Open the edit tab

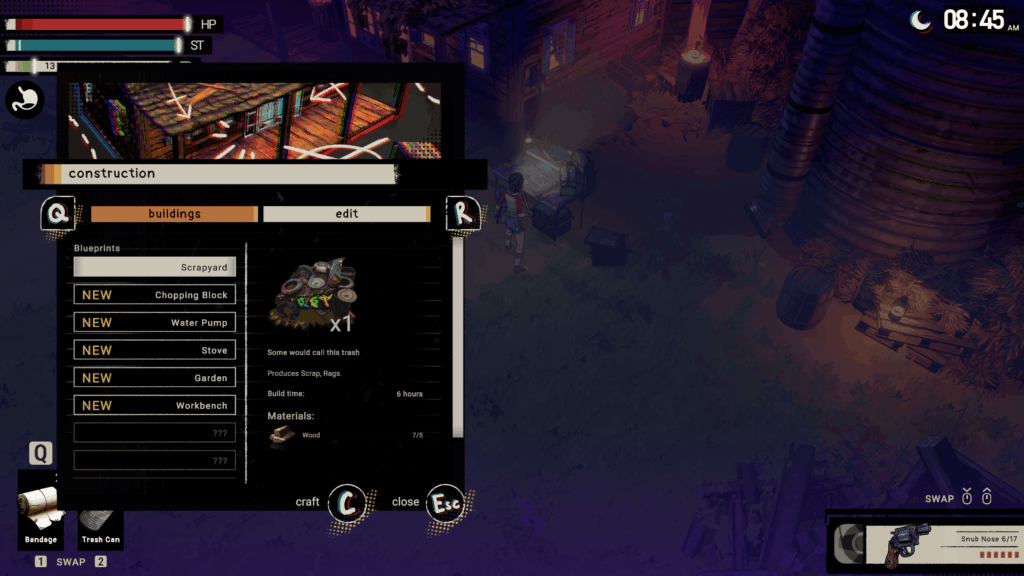[x=346, y=214]
